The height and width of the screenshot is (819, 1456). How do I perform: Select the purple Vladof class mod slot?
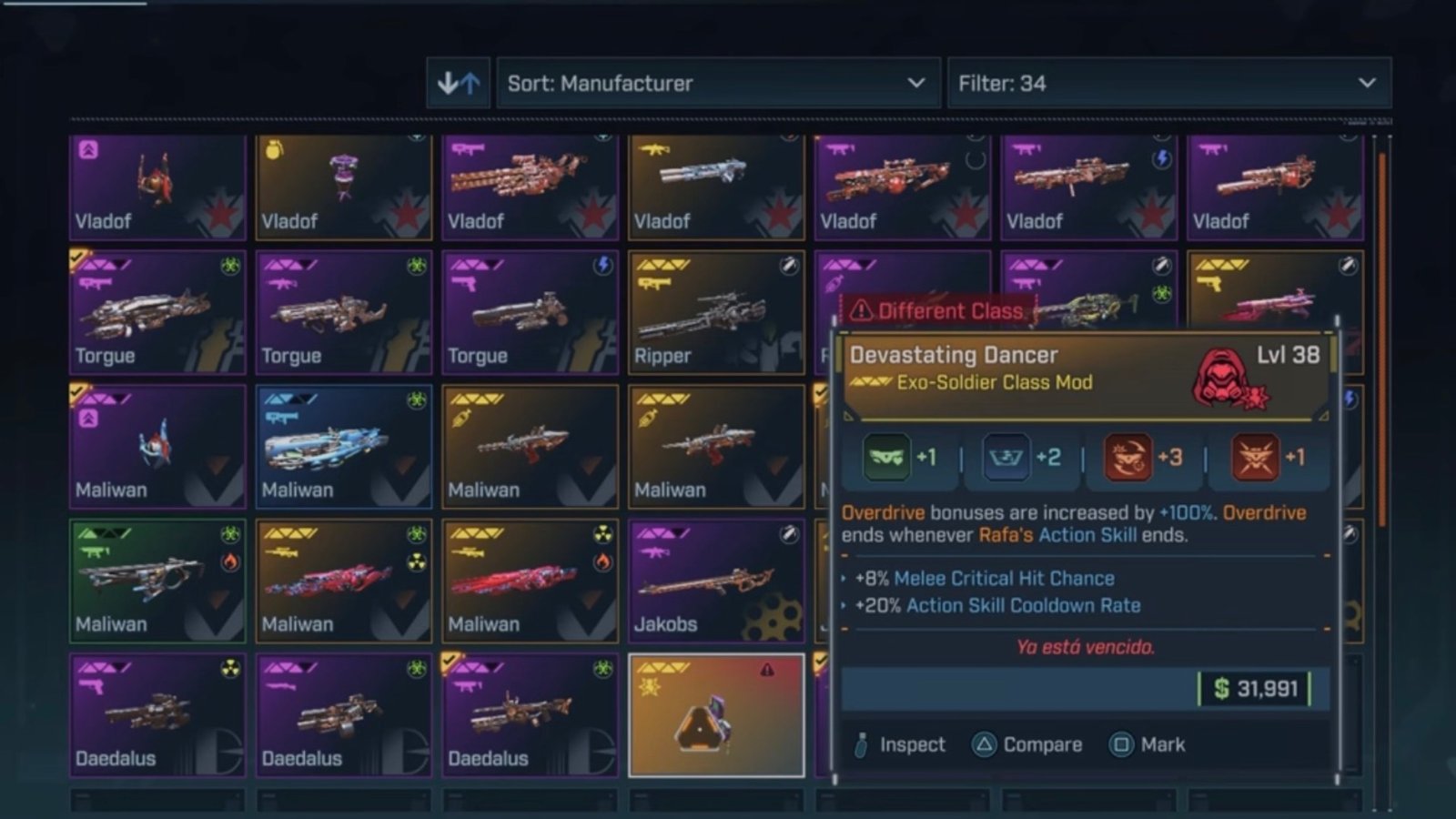point(157,187)
